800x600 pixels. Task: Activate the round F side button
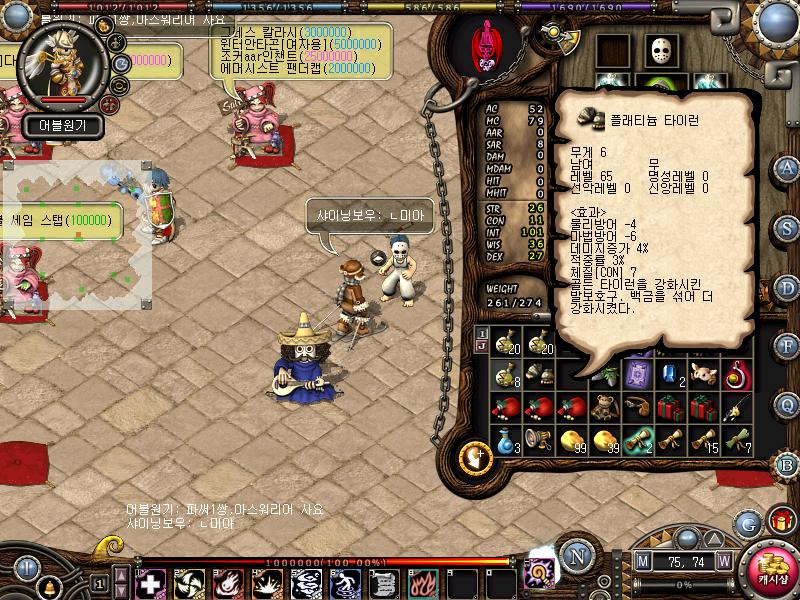click(x=787, y=345)
